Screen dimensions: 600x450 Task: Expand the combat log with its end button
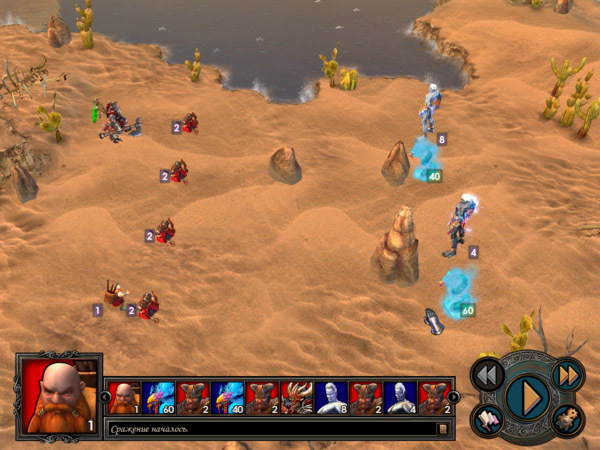point(442,429)
